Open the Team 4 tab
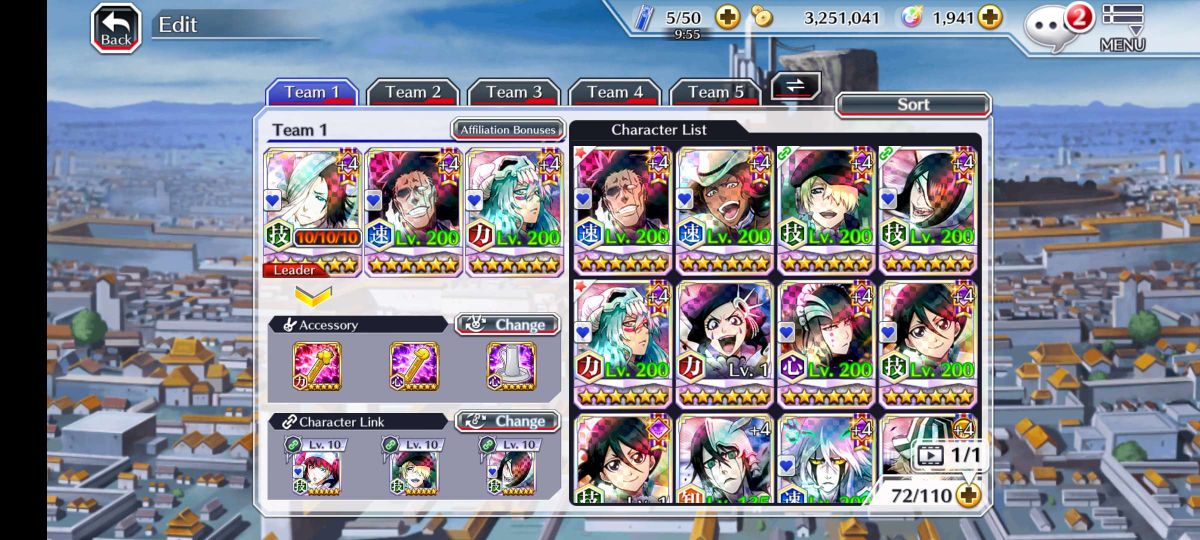The height and width of the screenshot is (540, 1200). coord(615,92)
